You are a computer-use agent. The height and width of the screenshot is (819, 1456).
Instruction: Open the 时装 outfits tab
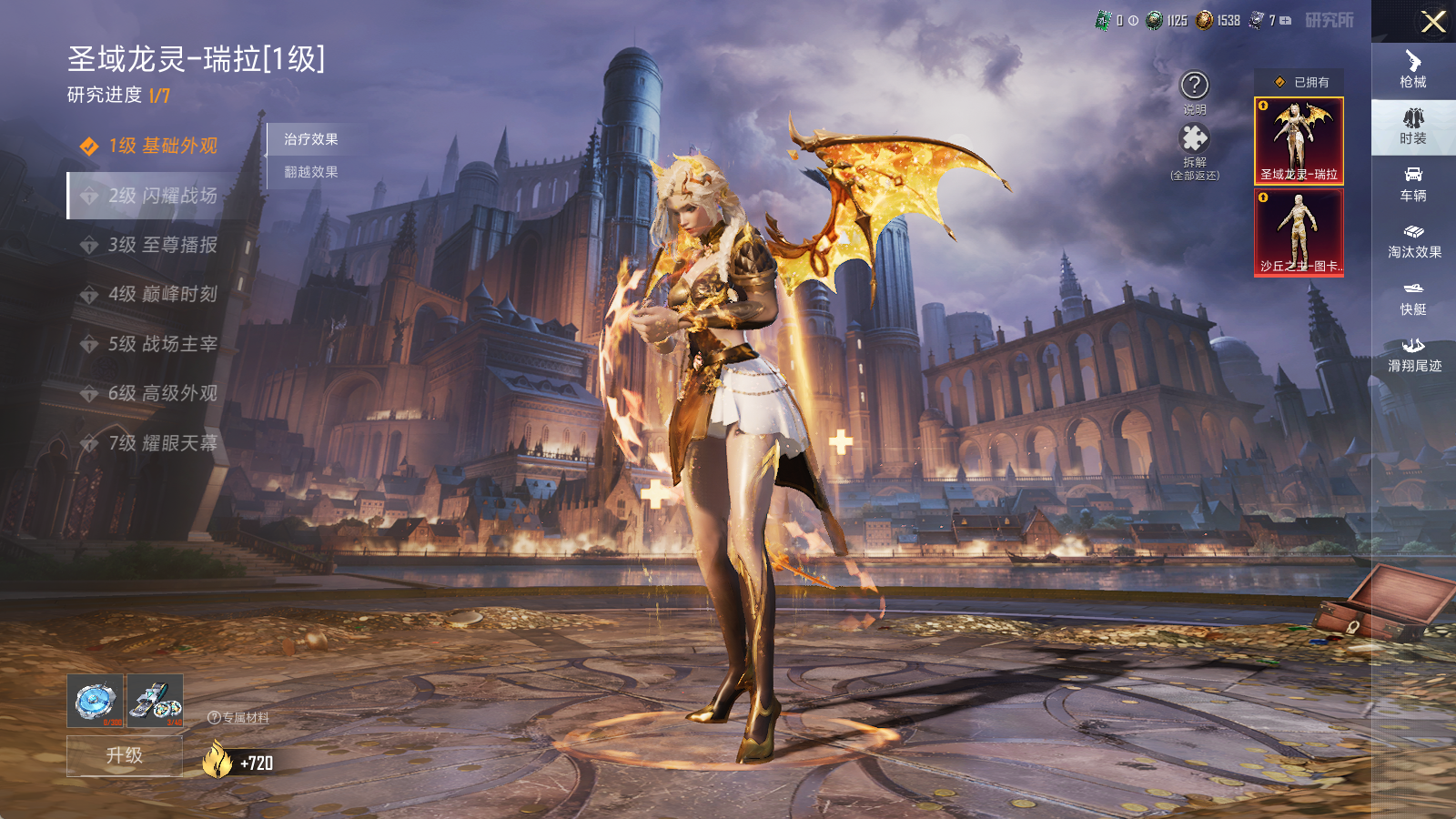click(1413, 126)
